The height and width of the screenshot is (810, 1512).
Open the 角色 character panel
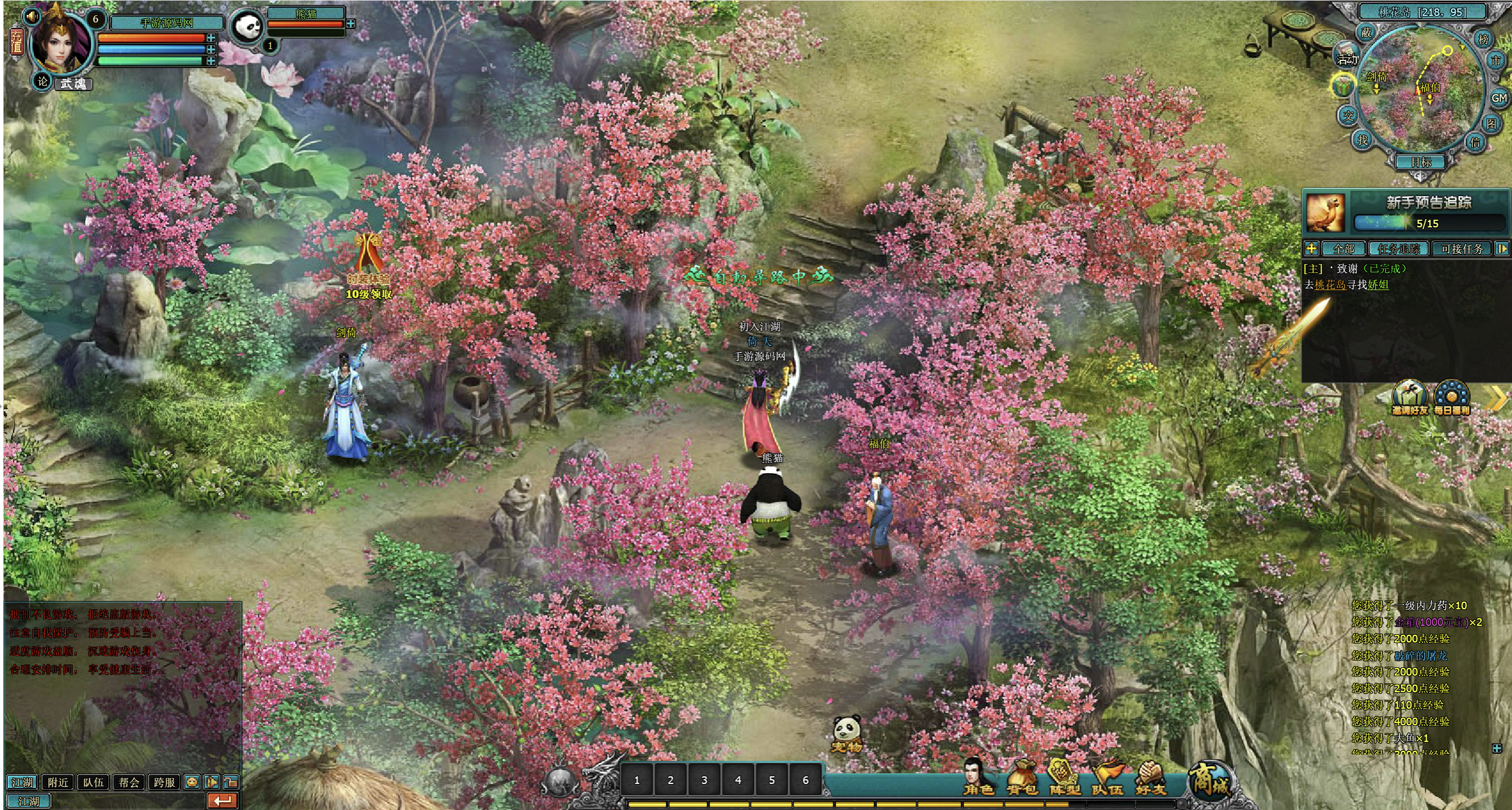click(978, 777)
